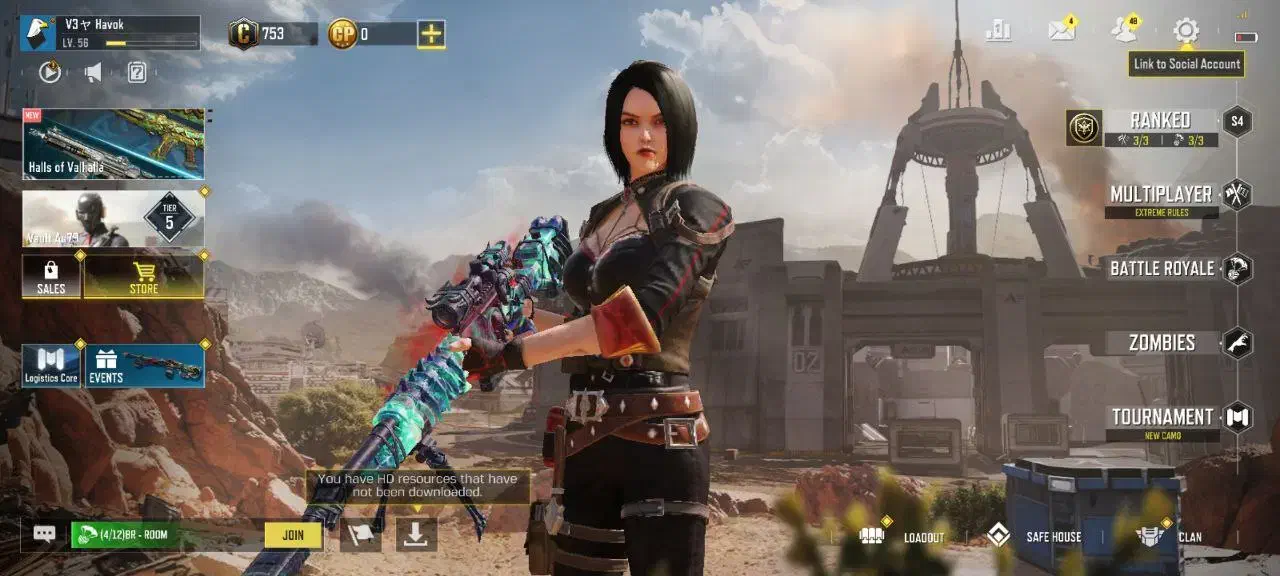The image size is (1280, 576).
Task: View the leaderboard bars icon
Action: (x=998, y=31)
